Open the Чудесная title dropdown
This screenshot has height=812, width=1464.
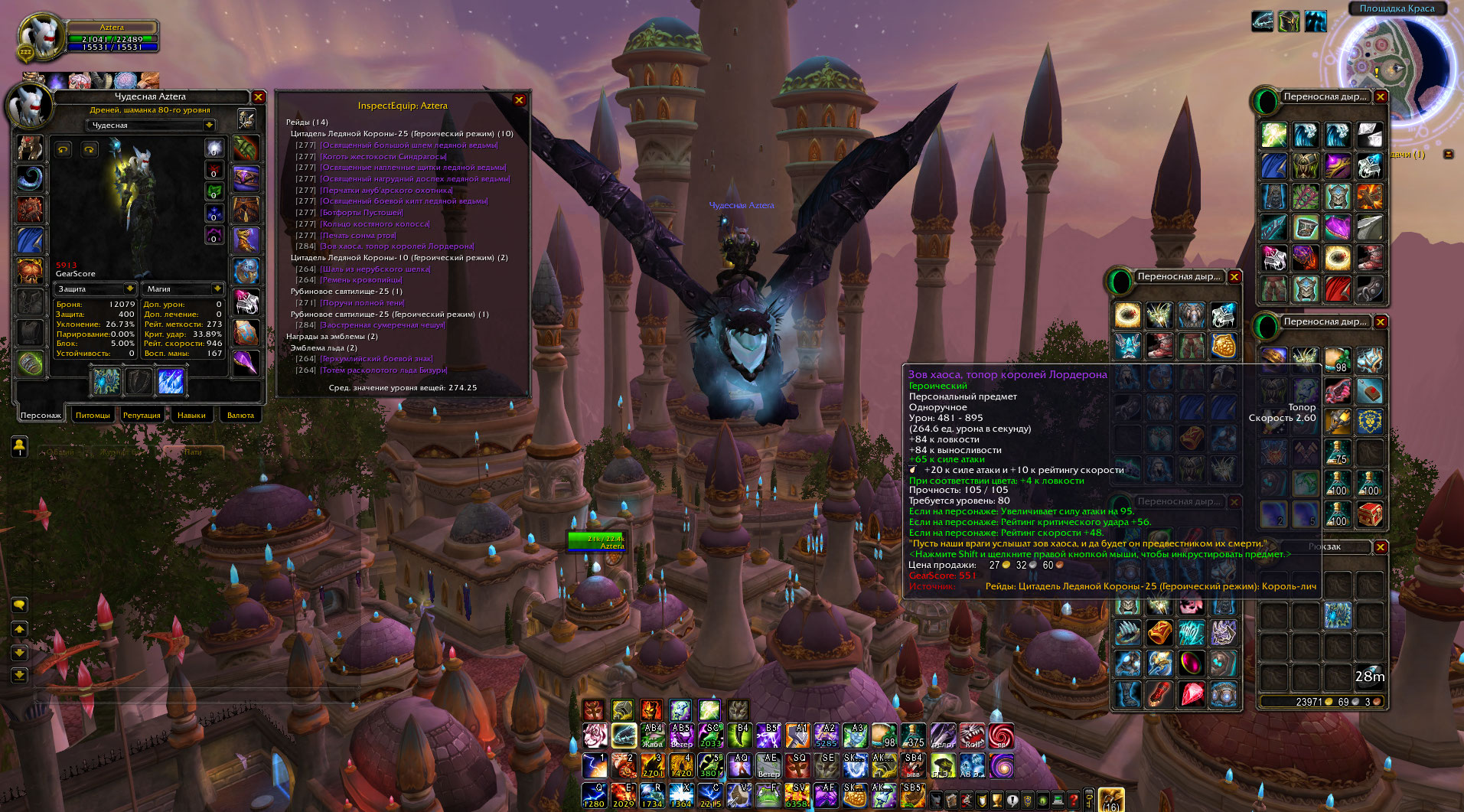(208, 125)
